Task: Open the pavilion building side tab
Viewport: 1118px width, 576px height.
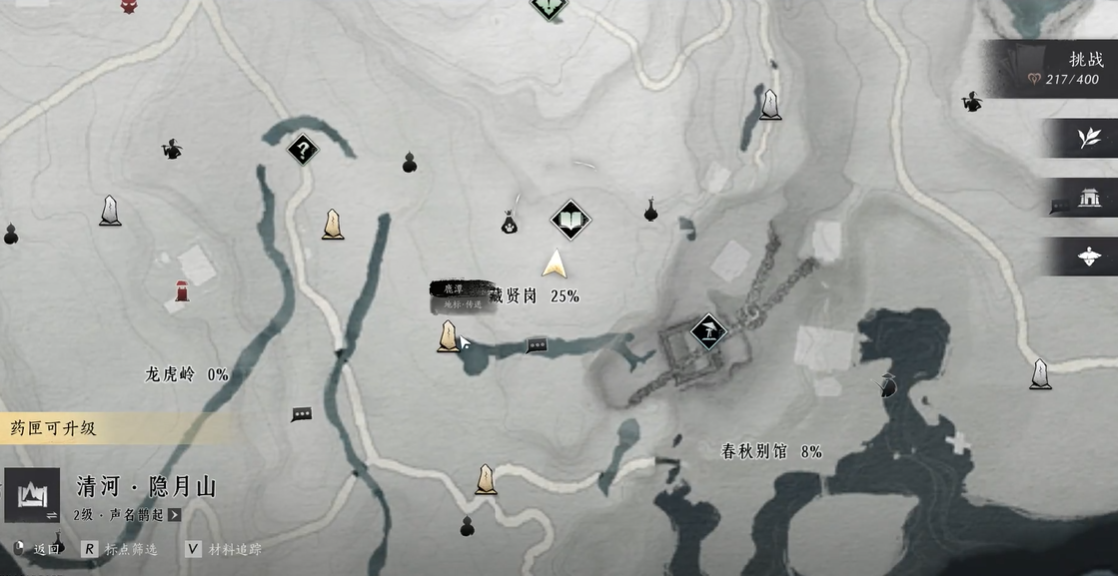Action: tap(1088, 197)
